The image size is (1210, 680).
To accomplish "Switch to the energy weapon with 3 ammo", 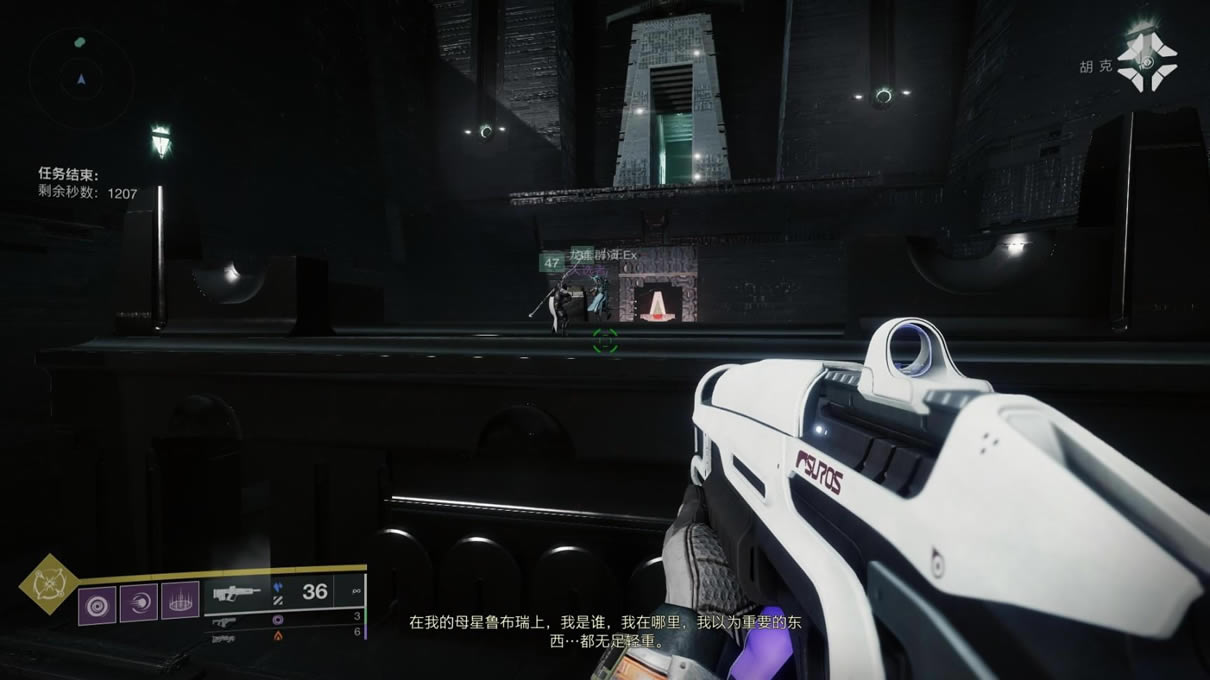I will click(286, 620).
